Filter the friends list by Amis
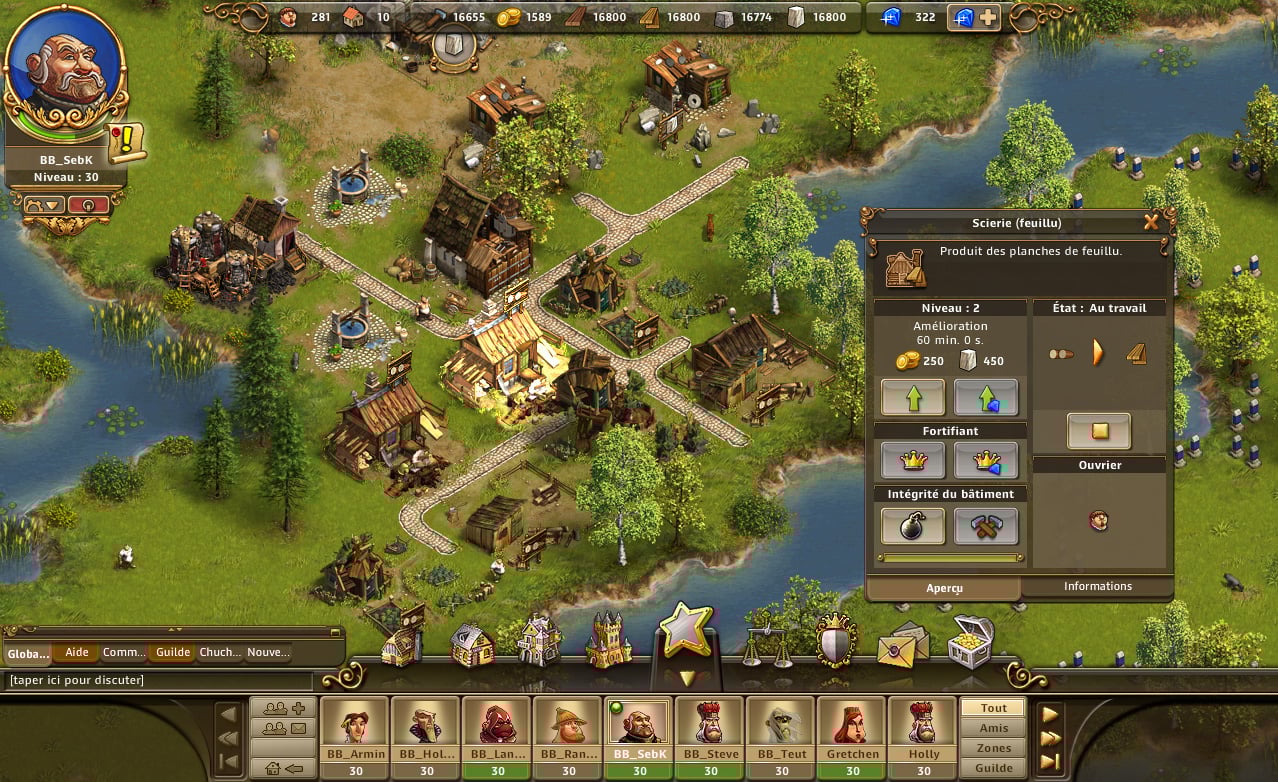Screen dimensions: 1278x782 [x=993, y=728]
